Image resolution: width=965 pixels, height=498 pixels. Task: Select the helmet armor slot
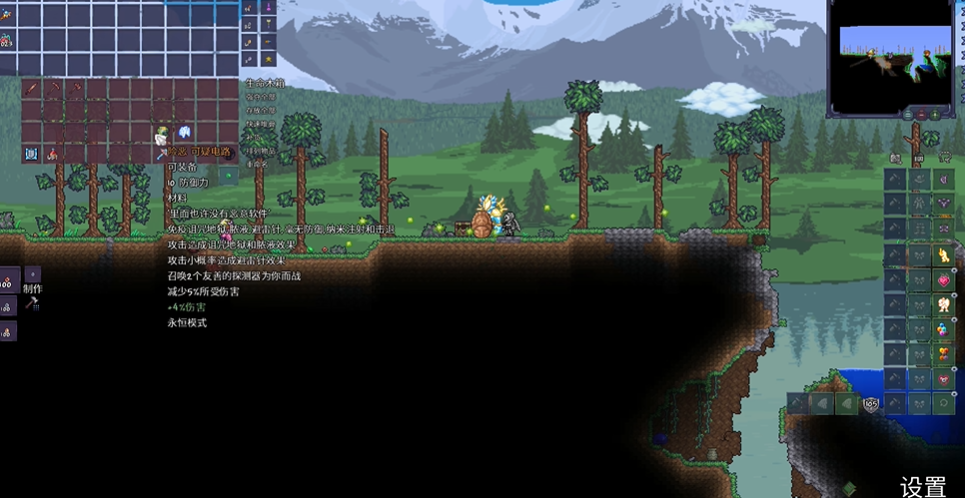(x=943, y=180)
